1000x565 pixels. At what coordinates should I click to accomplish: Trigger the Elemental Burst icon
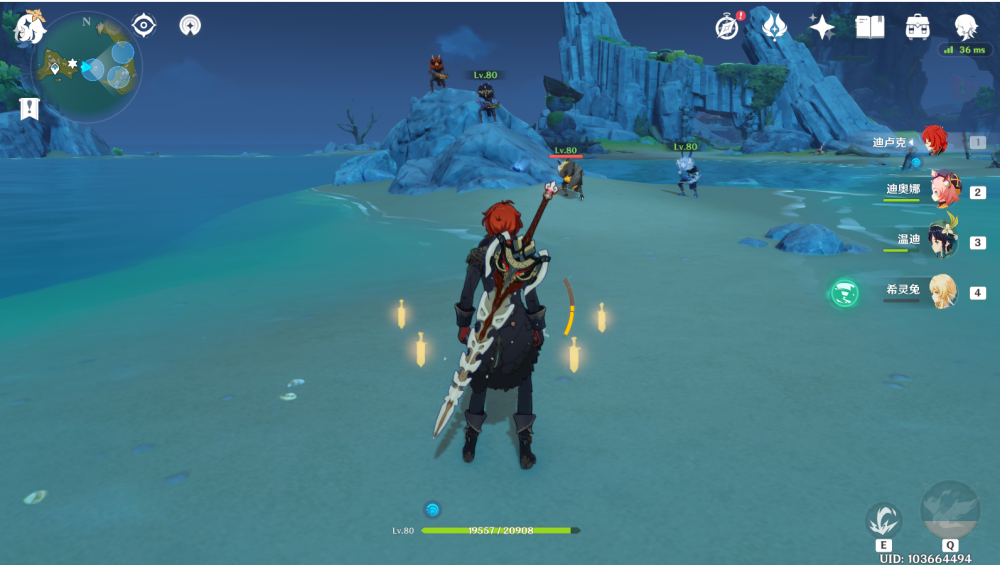tap(949, 510)
